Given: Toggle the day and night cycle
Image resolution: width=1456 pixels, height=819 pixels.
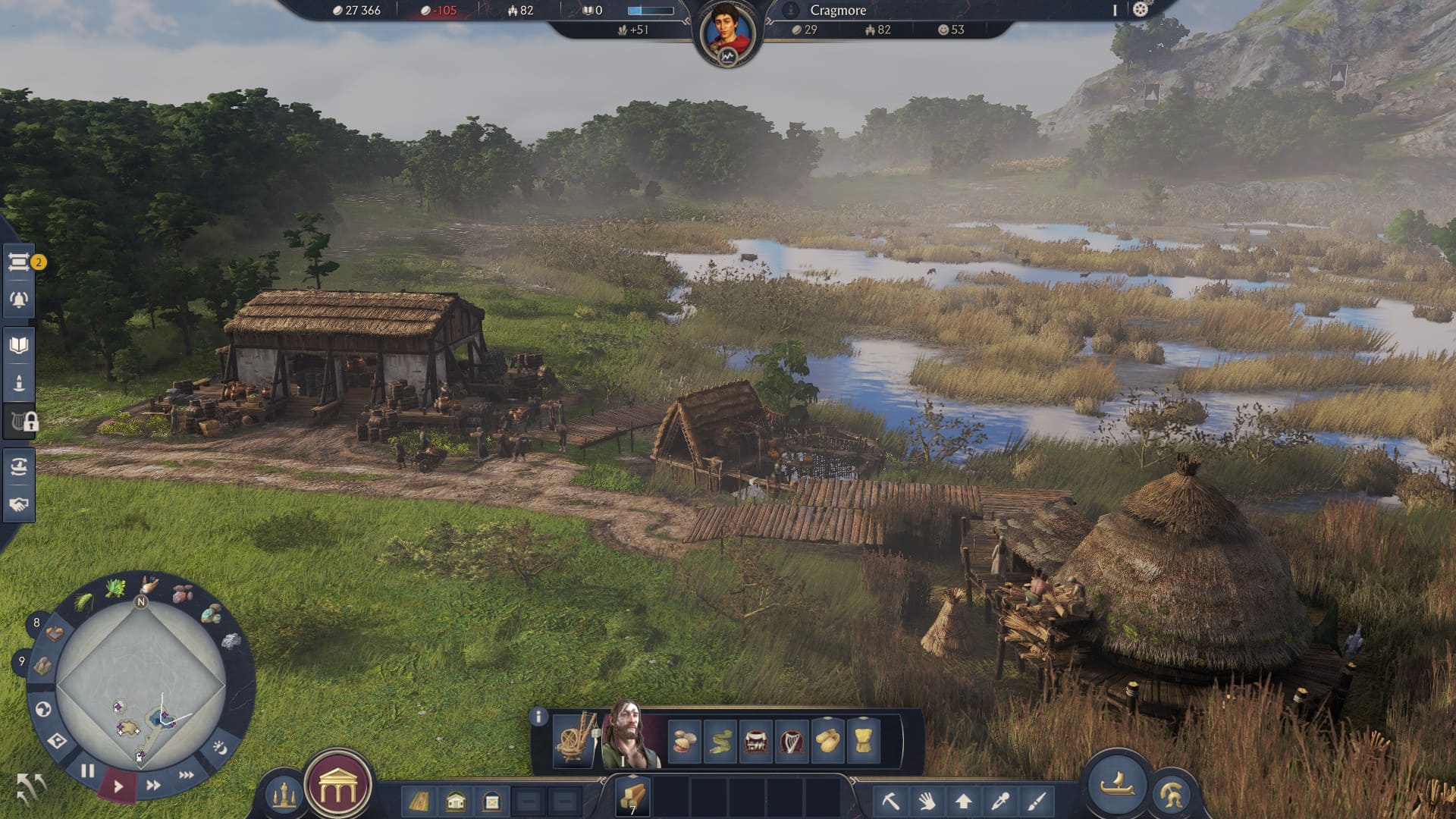Looking at the screenshot, I should (220, 748).
